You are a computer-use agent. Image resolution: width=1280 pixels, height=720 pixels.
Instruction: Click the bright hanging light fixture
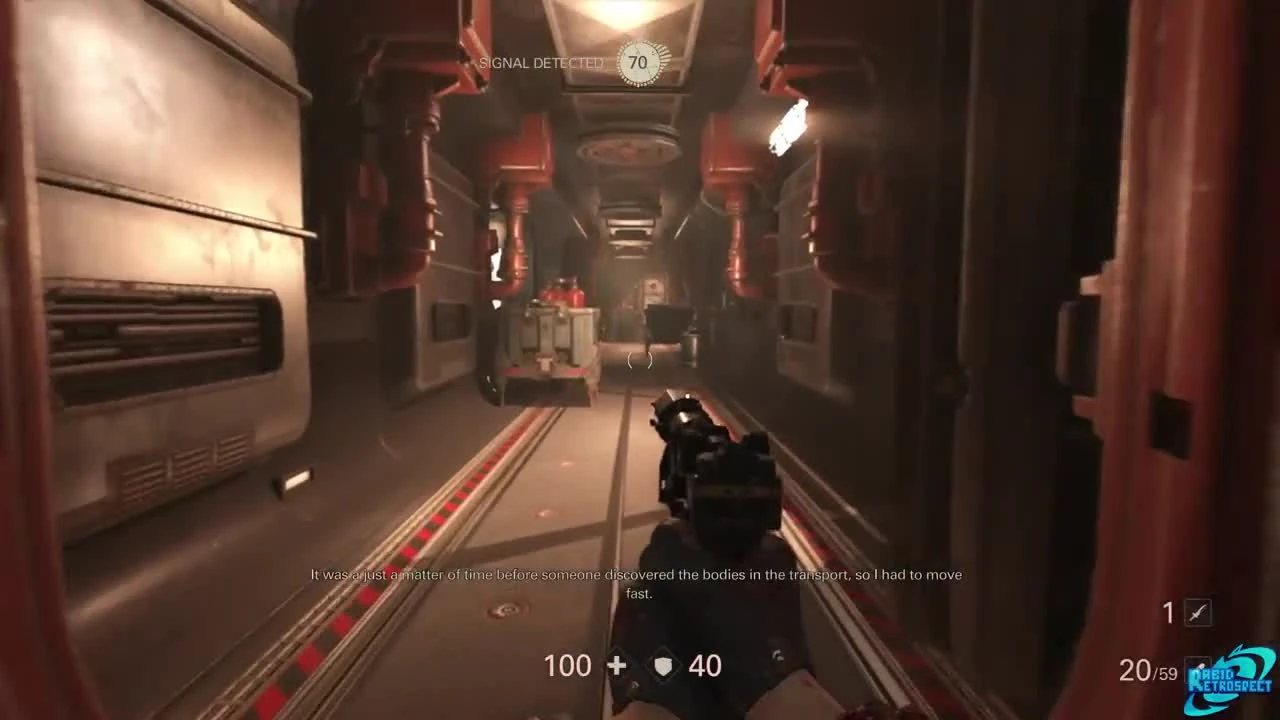(x=787, y=127)
